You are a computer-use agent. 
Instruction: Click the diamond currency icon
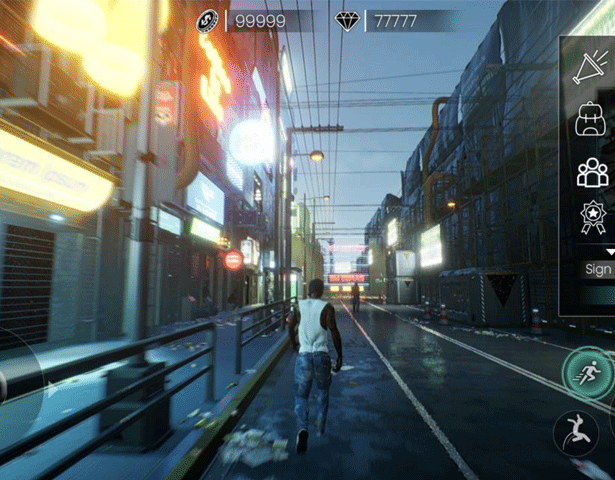point(348,20)
